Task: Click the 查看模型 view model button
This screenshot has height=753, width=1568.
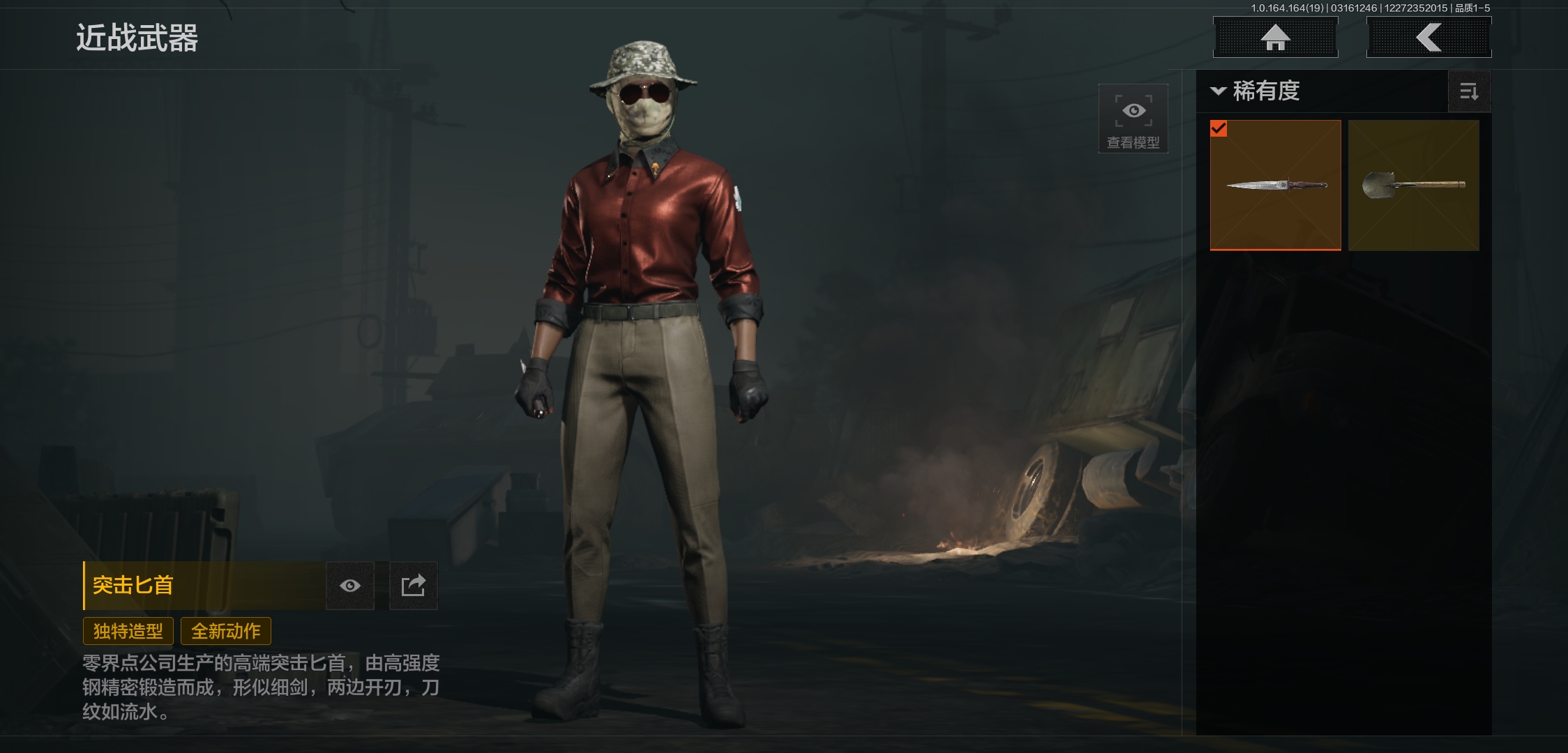Action: click(x=1133, y=119)
